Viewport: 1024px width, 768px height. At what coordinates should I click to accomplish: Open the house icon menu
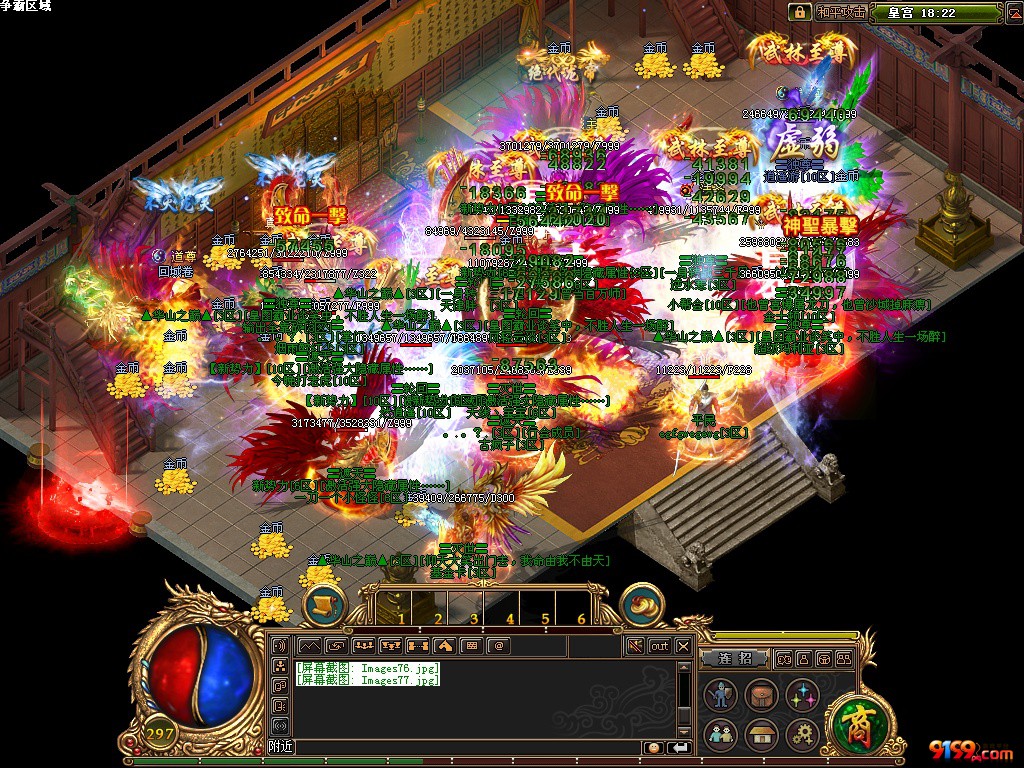tap(760, 734)
